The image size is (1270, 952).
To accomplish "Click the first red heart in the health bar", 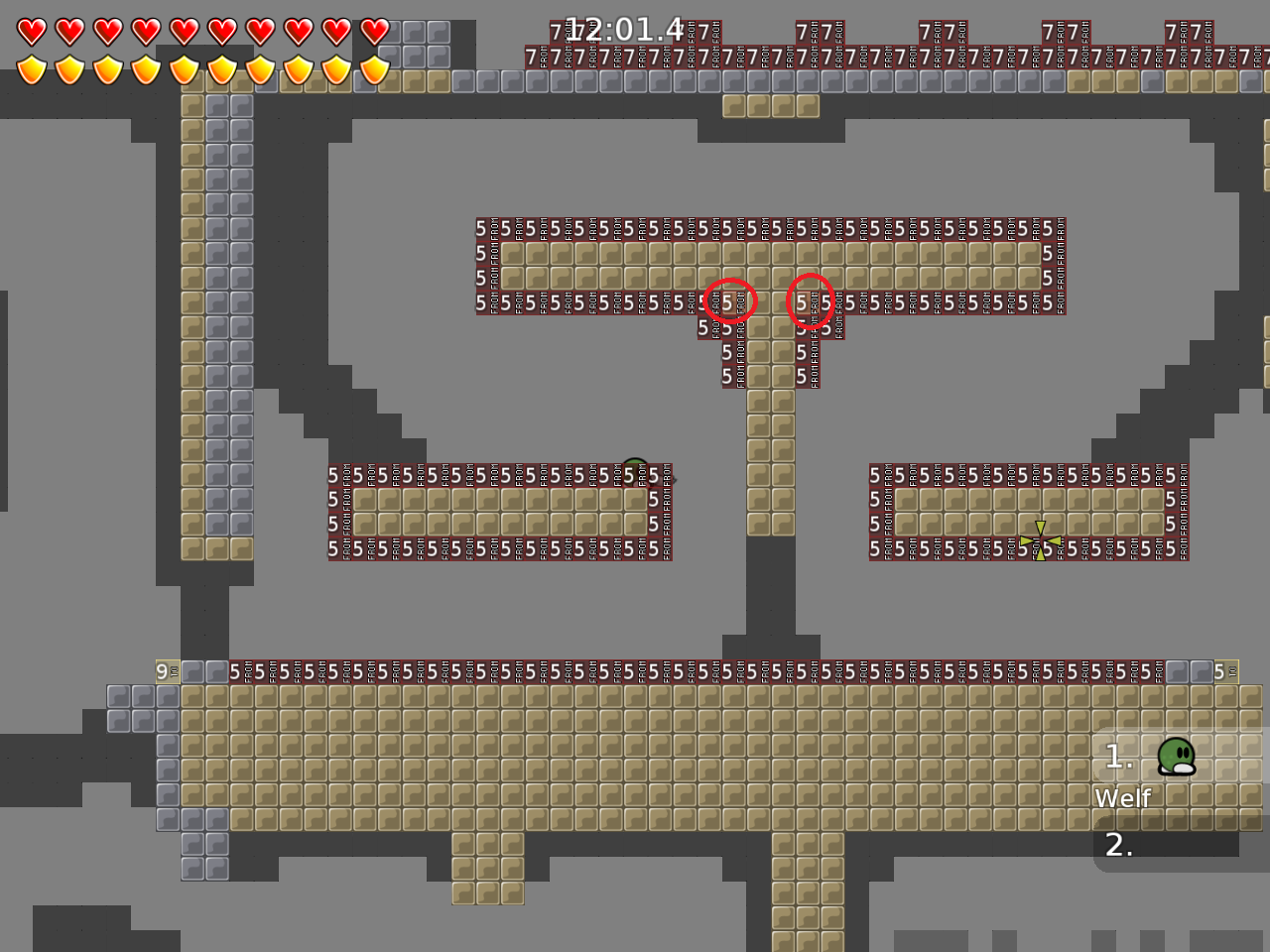I will pyautogui.click(x=33, y=31).
